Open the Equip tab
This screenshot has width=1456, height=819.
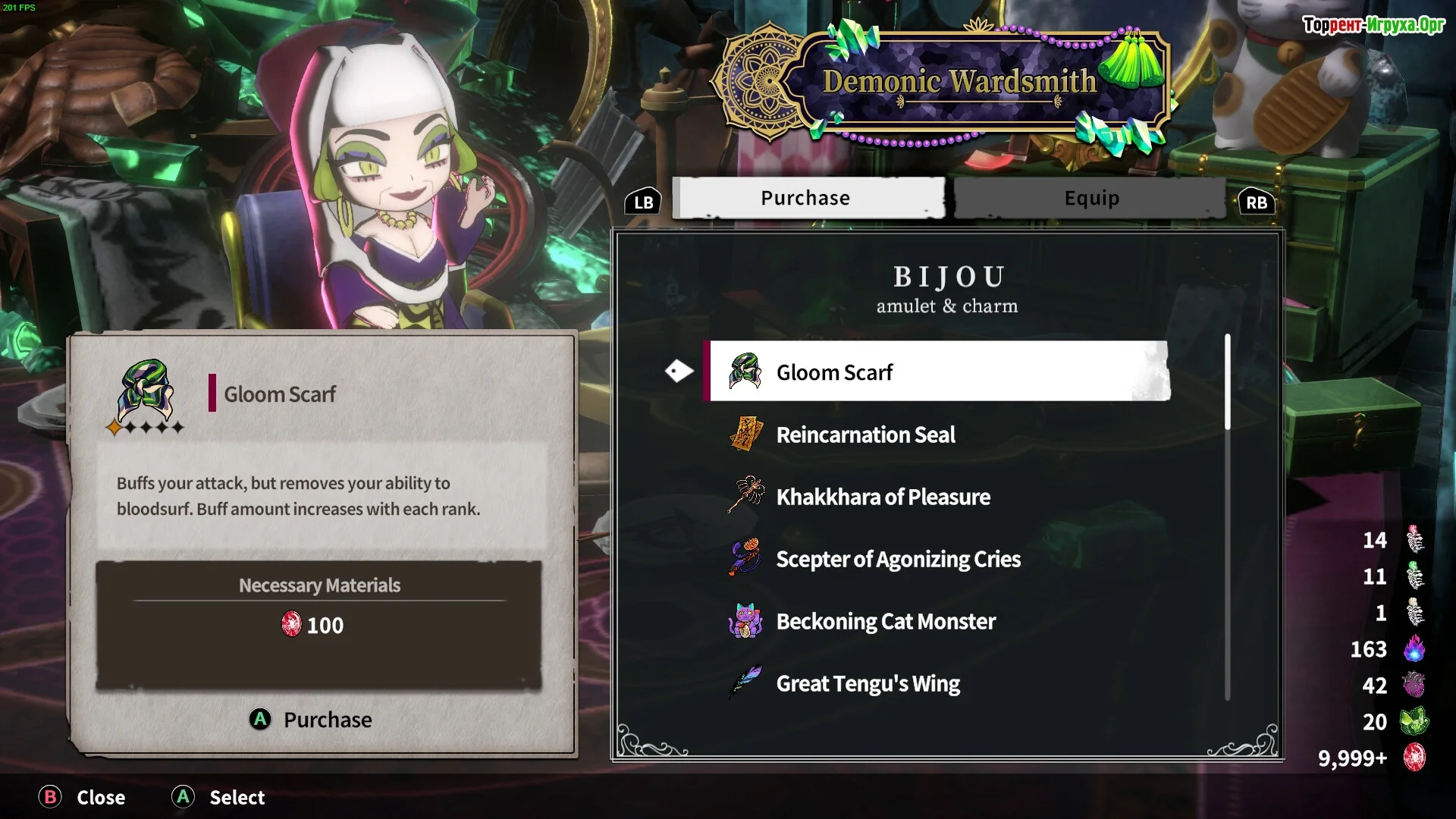click(x=1090, y=198)
